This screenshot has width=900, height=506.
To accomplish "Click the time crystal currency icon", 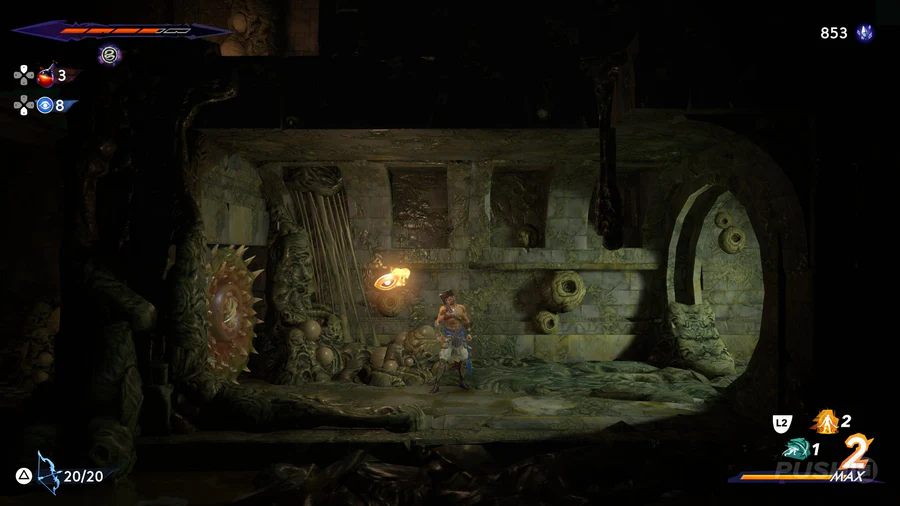I will pos(864,33).
